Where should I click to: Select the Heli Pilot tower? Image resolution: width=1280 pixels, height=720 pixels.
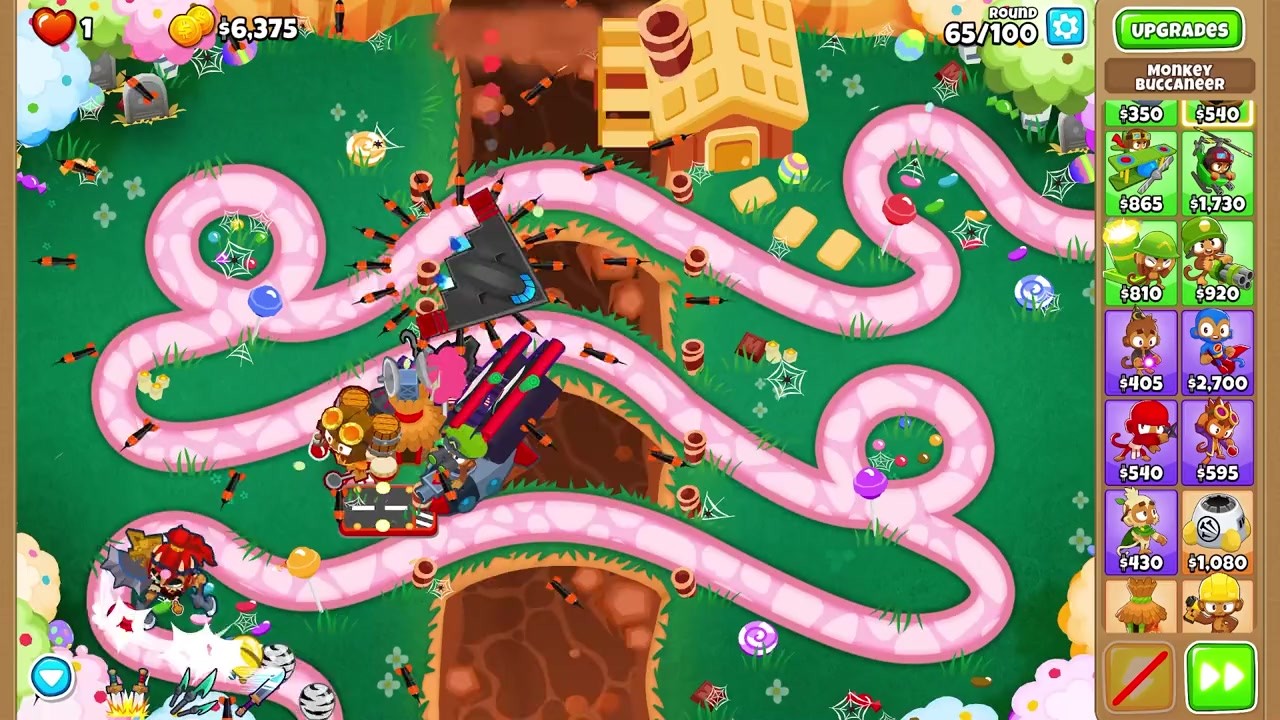pos(1216,170)
